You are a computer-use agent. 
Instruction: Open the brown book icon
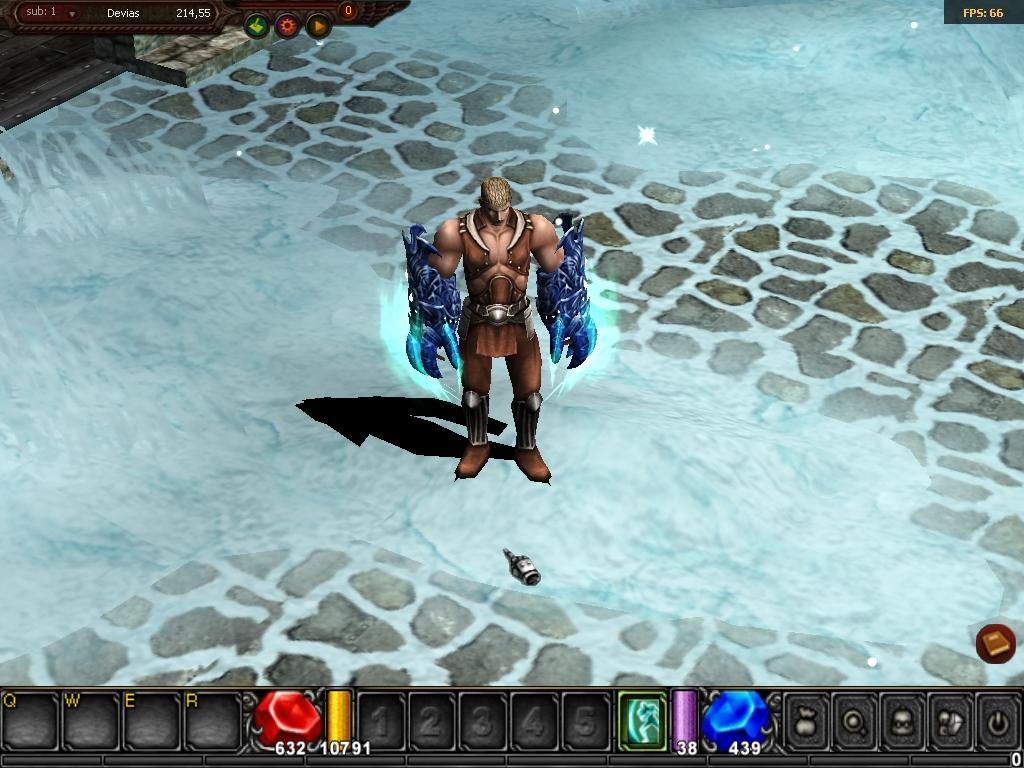[995, 643]
